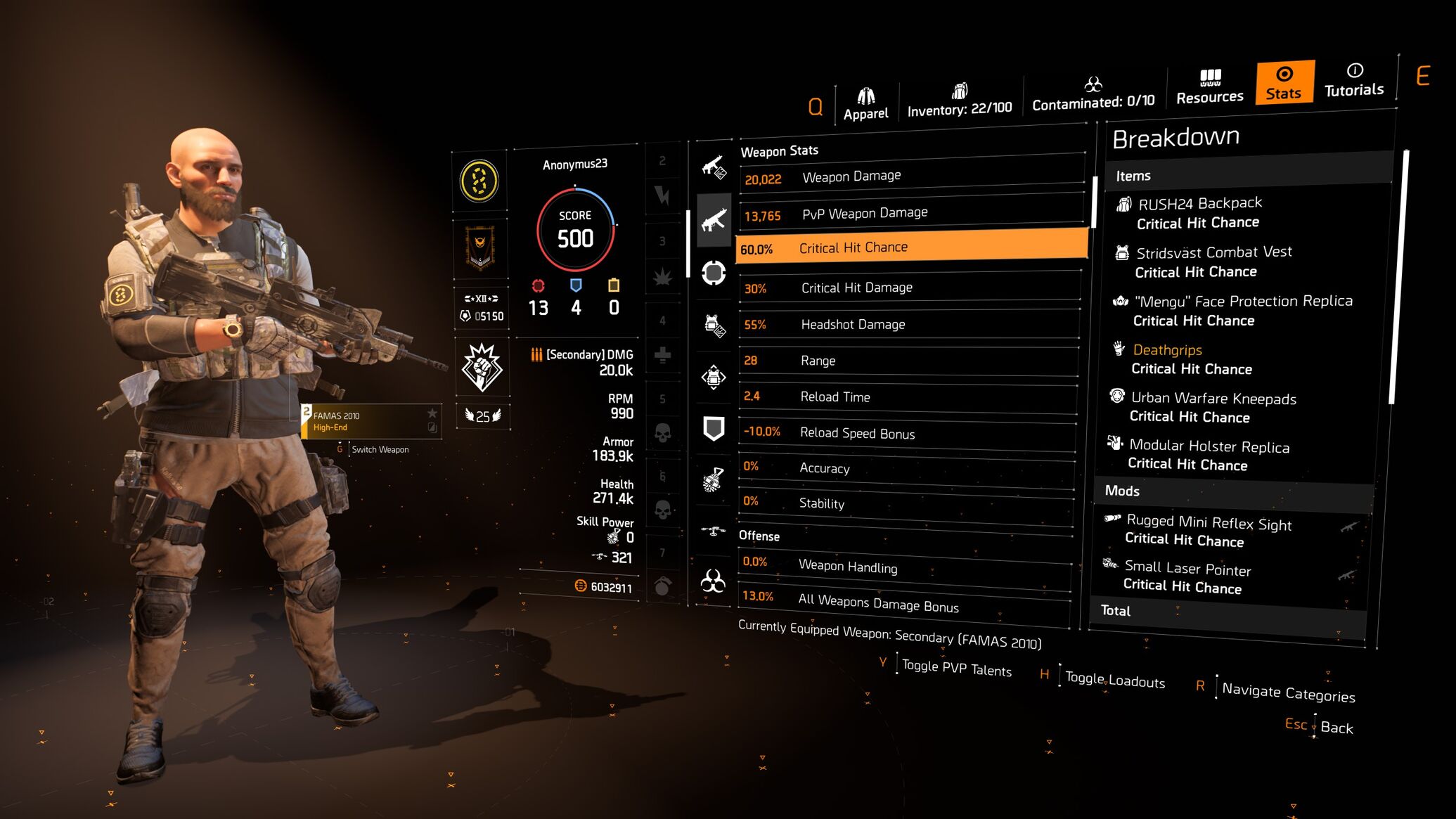Image resolution: width=1456 pixels, height=819 pixels.
Task: Select the Weapon Damage stat row
Action: click(911, 176)
